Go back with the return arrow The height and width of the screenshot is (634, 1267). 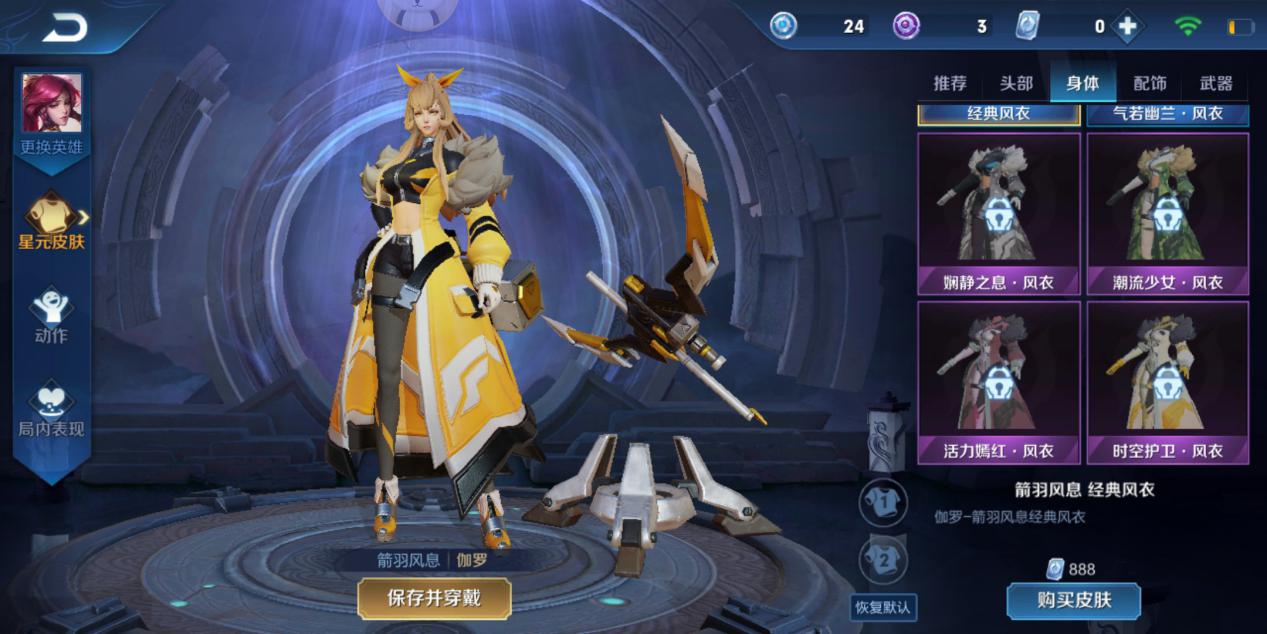pyautogui.click(x=65, y=29)
